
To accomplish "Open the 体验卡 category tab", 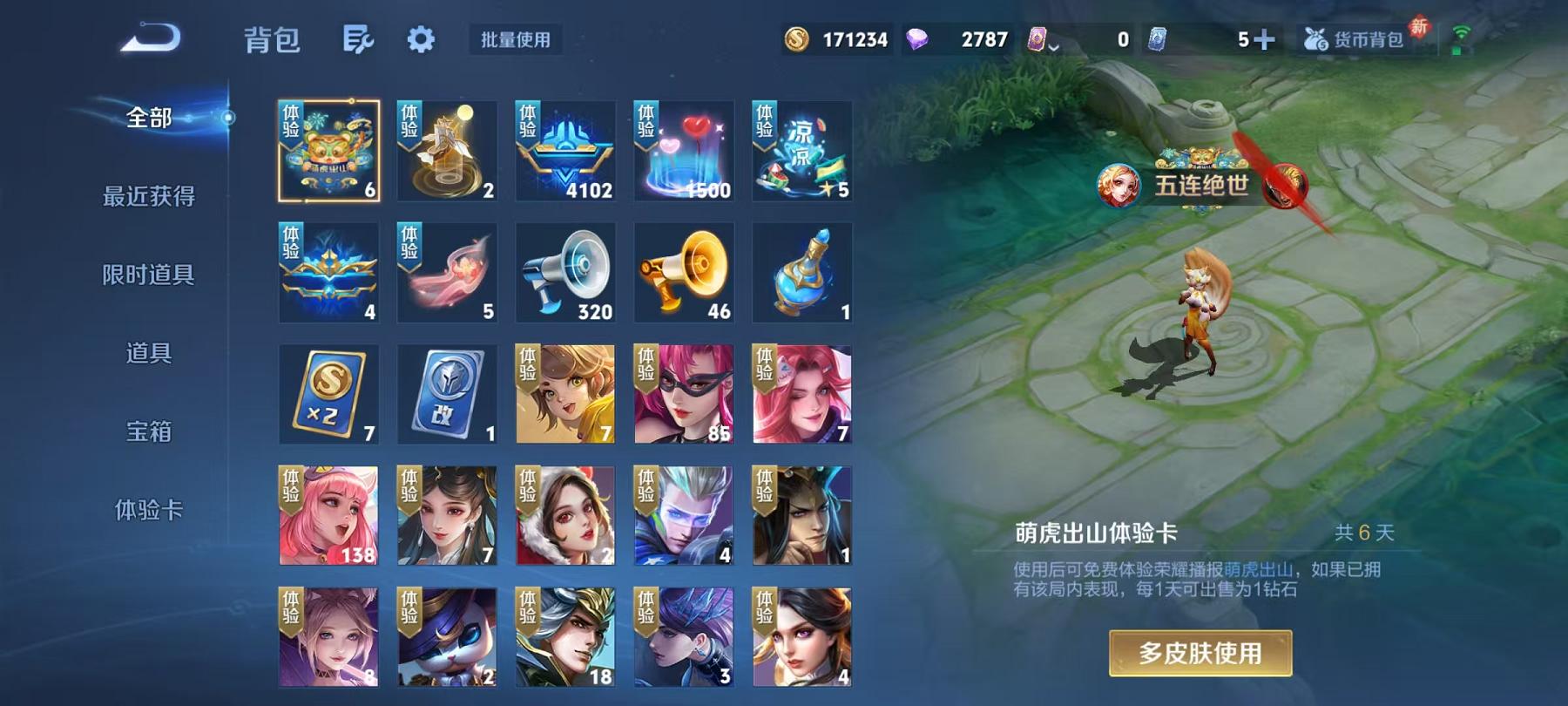I will tap(150, 509).
